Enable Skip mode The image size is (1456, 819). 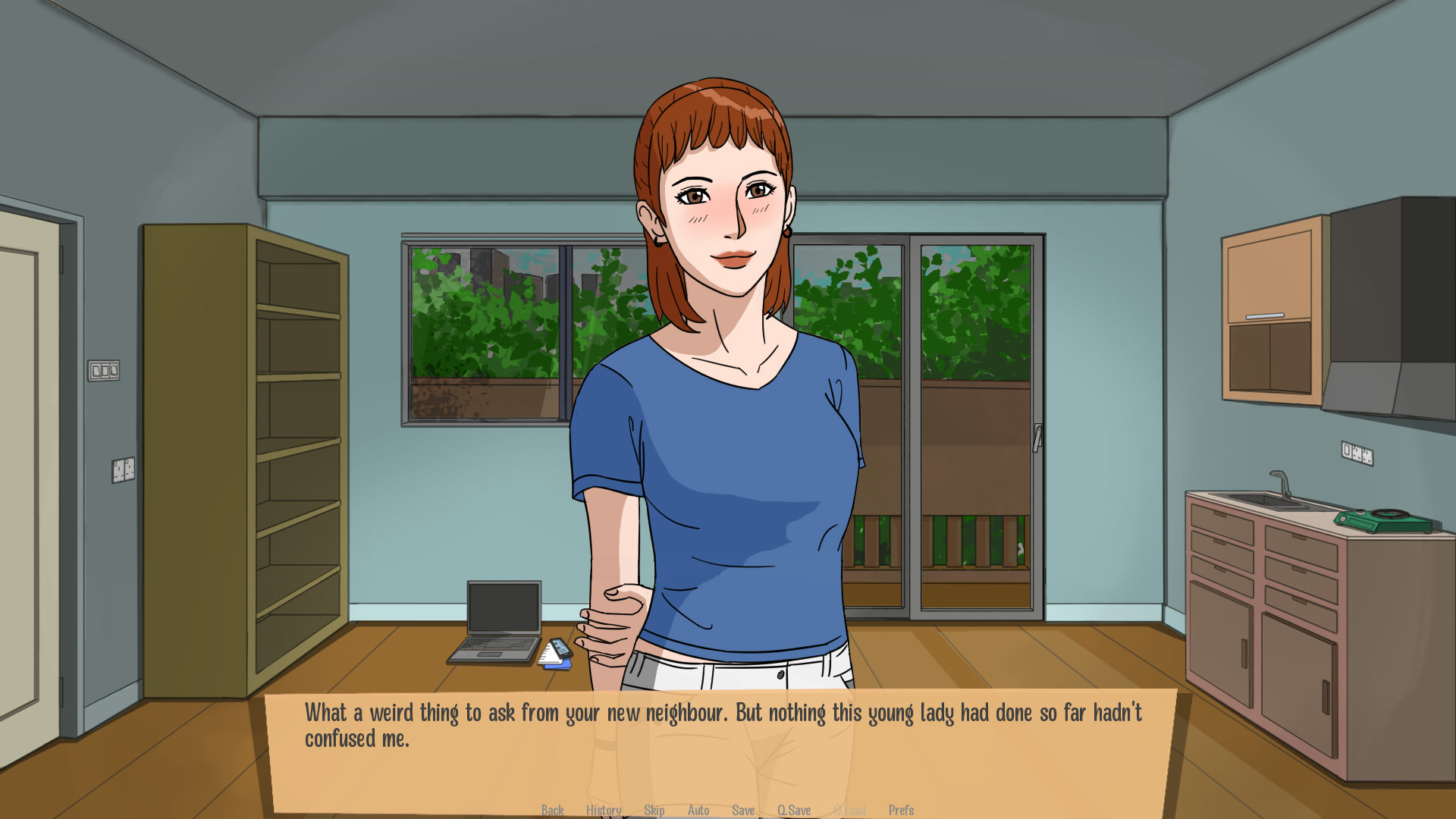pos(654,809)
